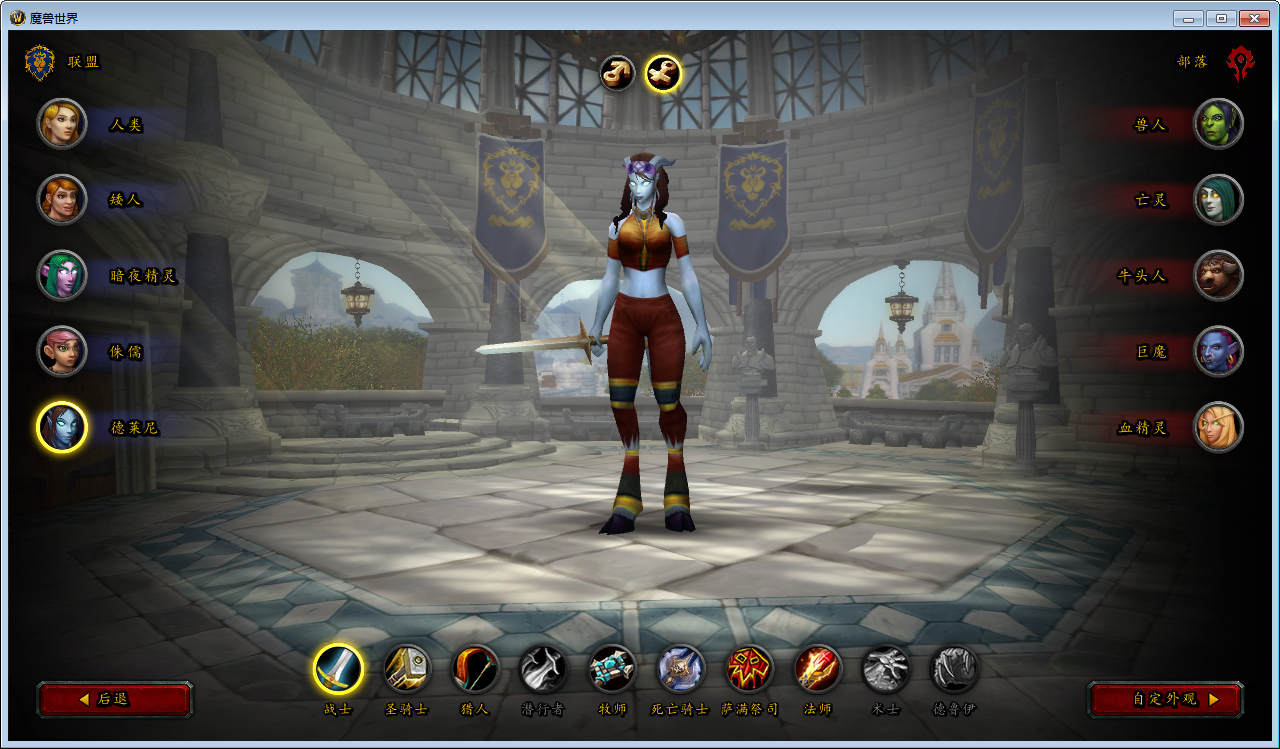Choose the Troll (巨魔) race

coord(1218,351)
